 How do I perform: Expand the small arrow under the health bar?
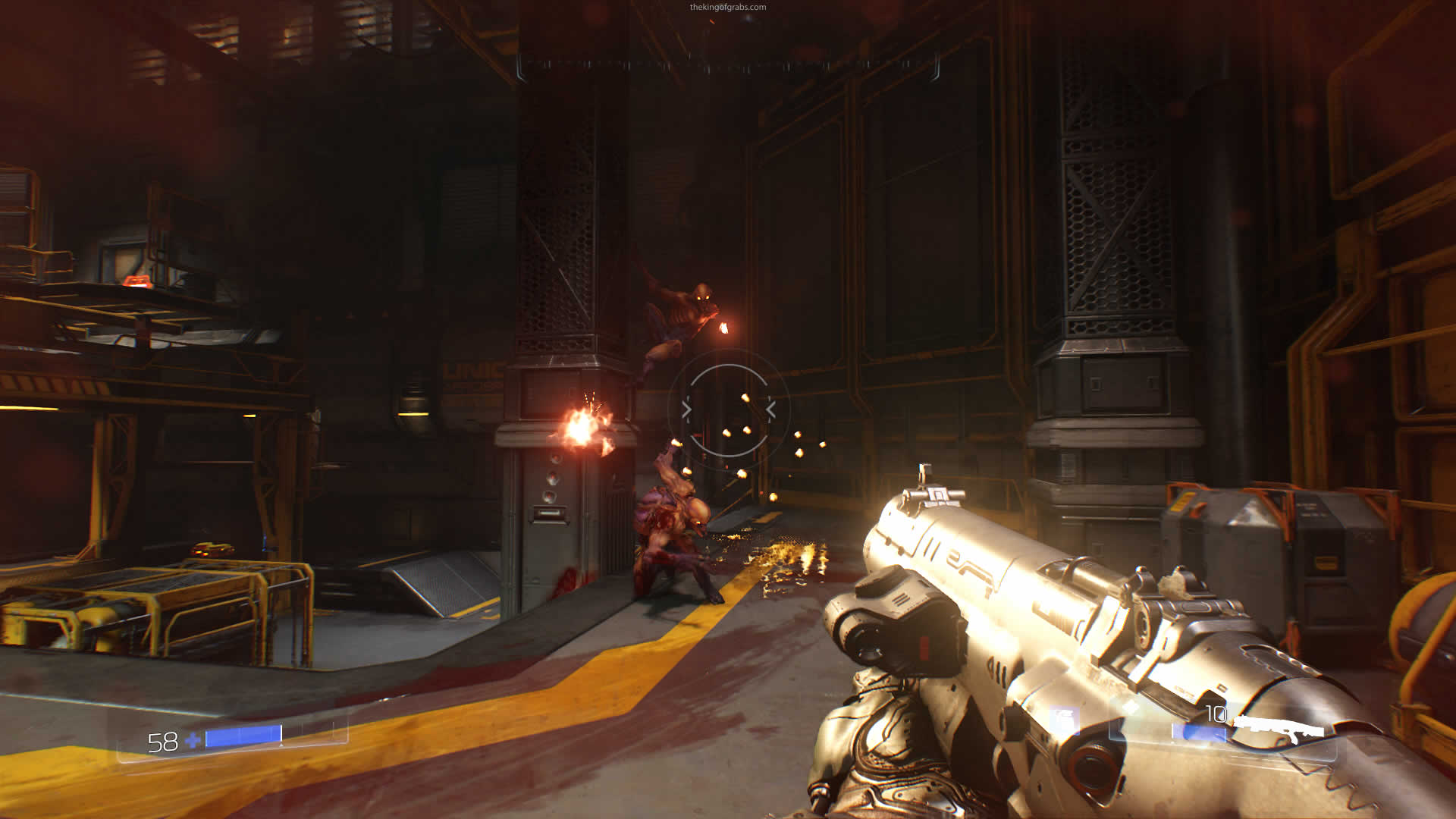point(281,745)
